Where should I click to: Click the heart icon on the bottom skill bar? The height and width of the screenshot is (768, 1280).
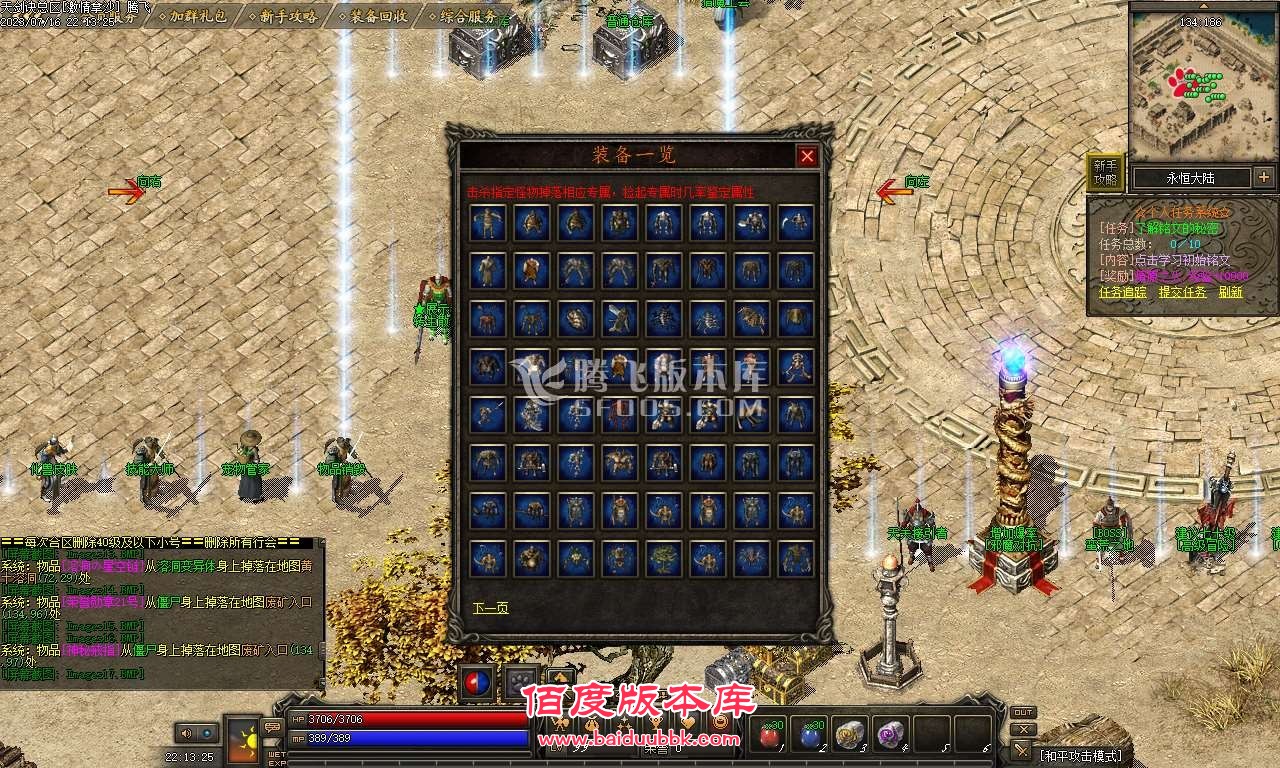click(689, 723)
